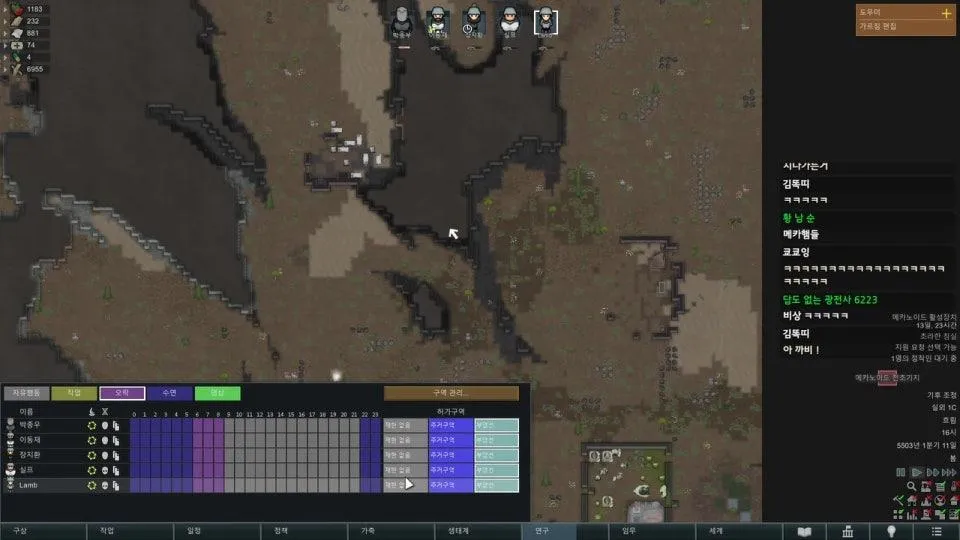The image size is (960, 540).
Task: Open the 가축 animals tab
Action: tap(368, 531)
